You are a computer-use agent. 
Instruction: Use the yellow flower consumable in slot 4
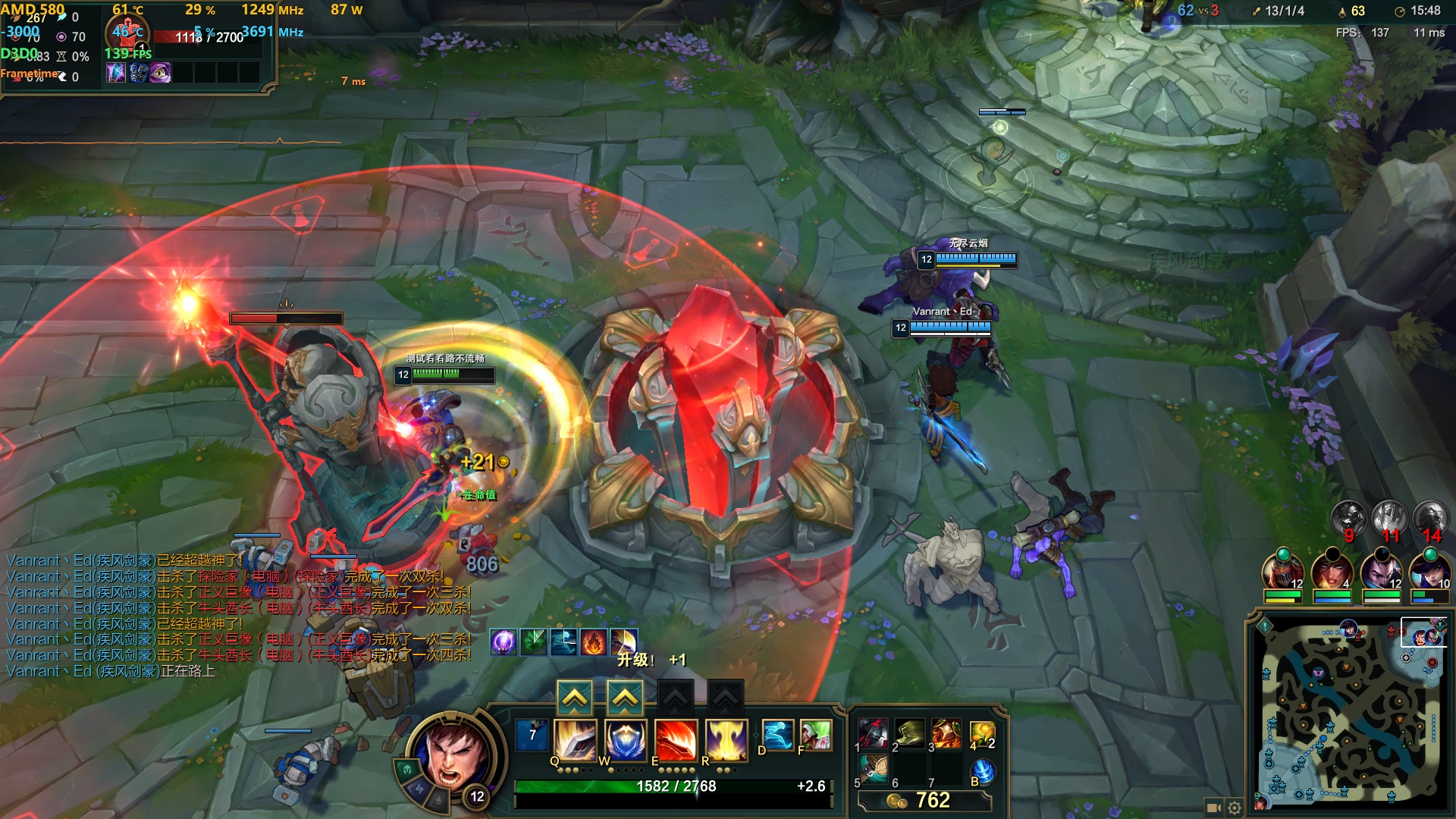click(981, 733)
